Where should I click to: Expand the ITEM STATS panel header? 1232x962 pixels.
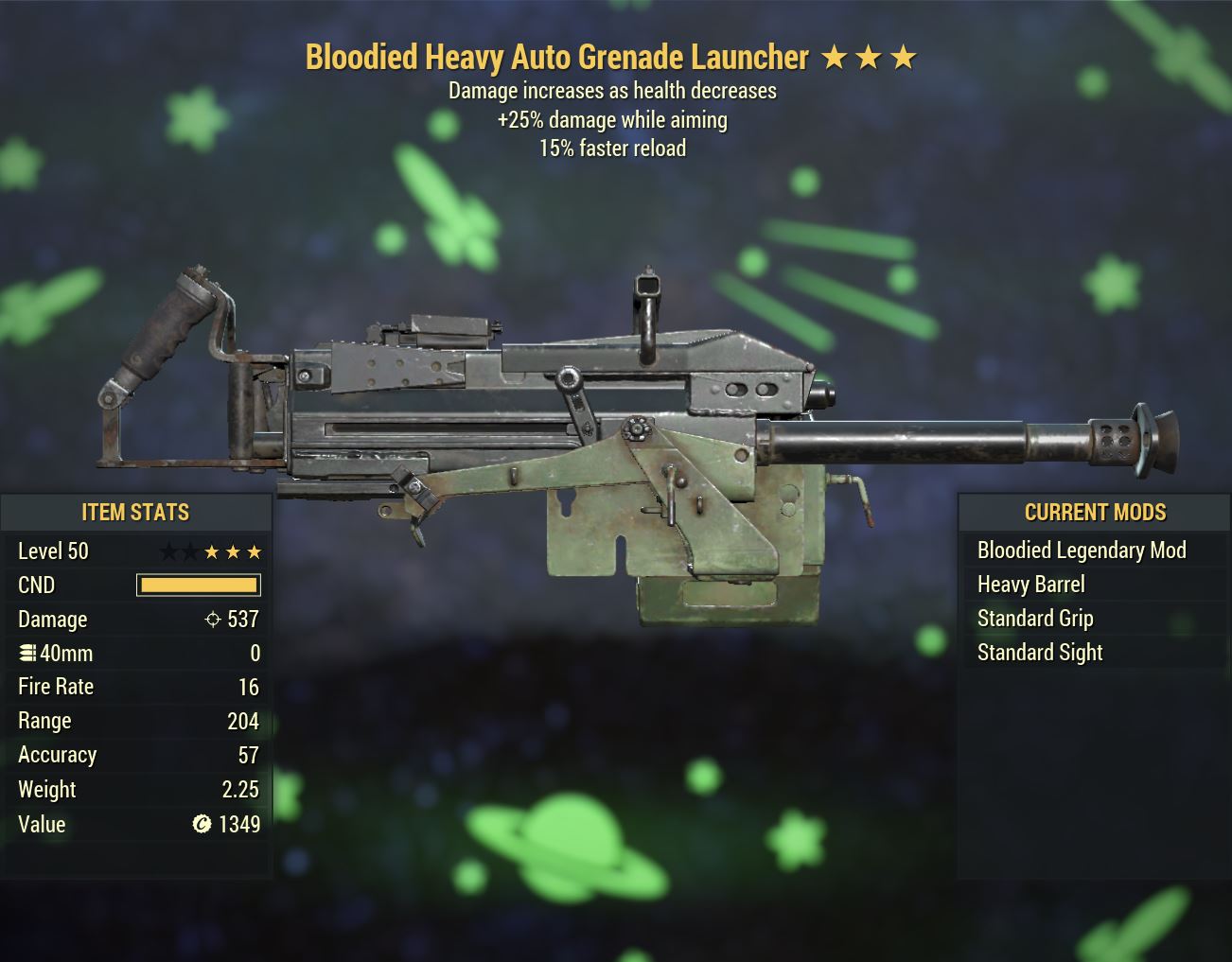(x=136, y=512)
